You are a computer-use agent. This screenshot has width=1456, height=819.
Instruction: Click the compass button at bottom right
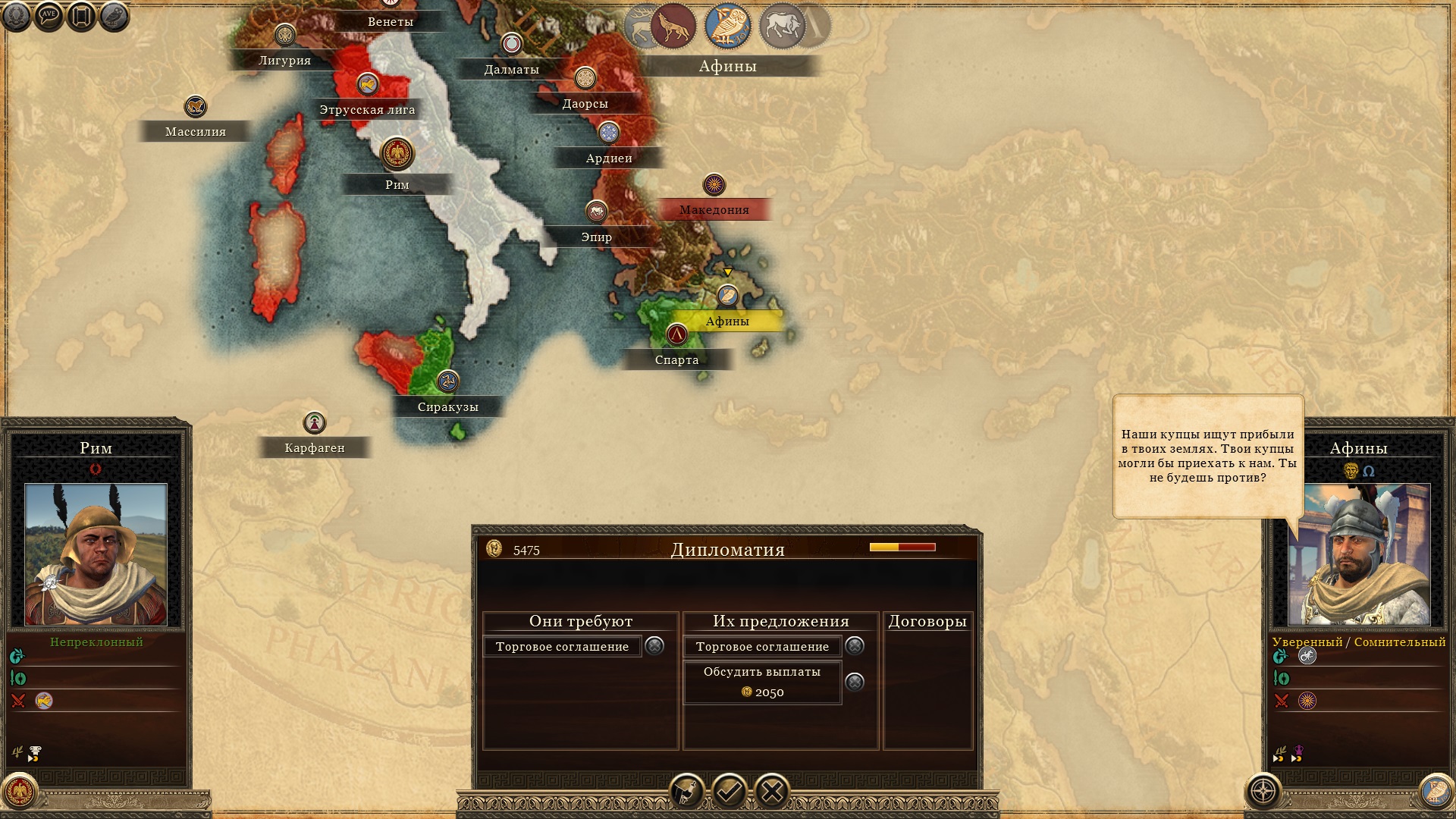[1263, 792]
